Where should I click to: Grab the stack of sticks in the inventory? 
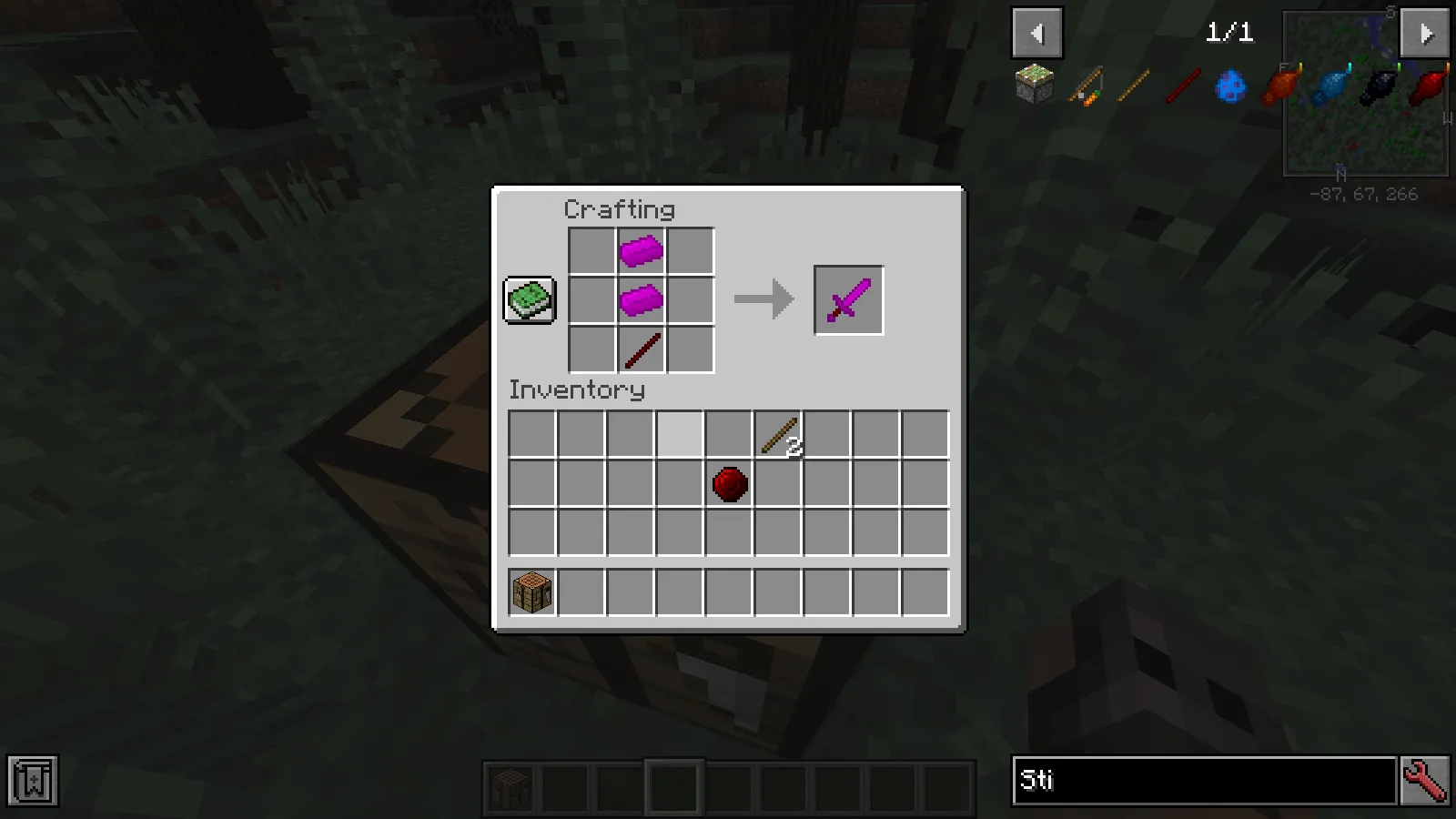point(778,434)
